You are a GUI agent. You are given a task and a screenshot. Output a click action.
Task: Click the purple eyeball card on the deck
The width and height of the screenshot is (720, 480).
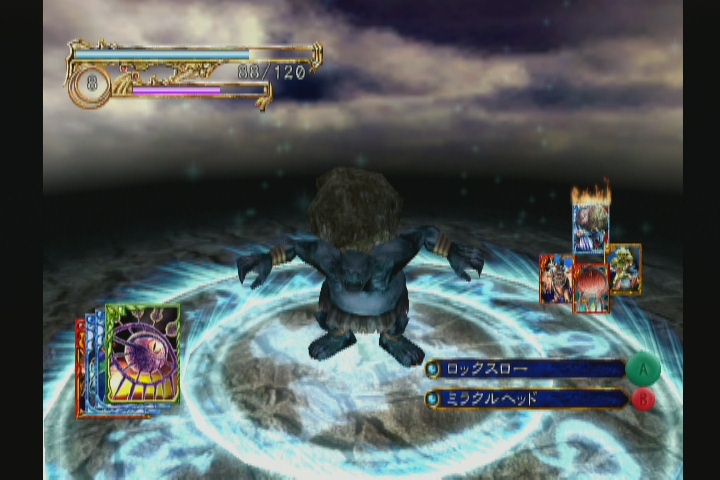coord(143,352)
